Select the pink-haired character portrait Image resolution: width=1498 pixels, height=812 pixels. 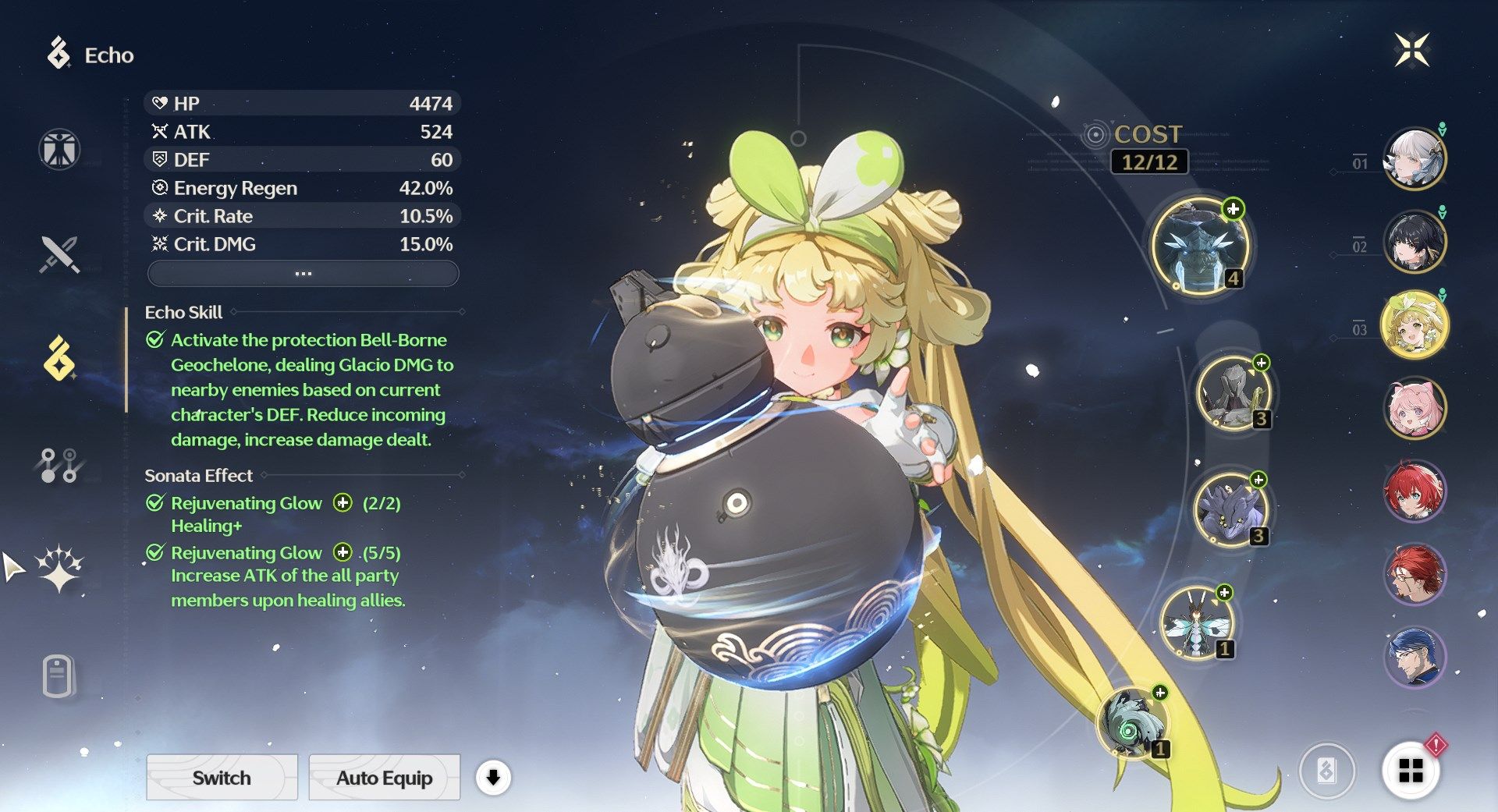[1414, 407]
